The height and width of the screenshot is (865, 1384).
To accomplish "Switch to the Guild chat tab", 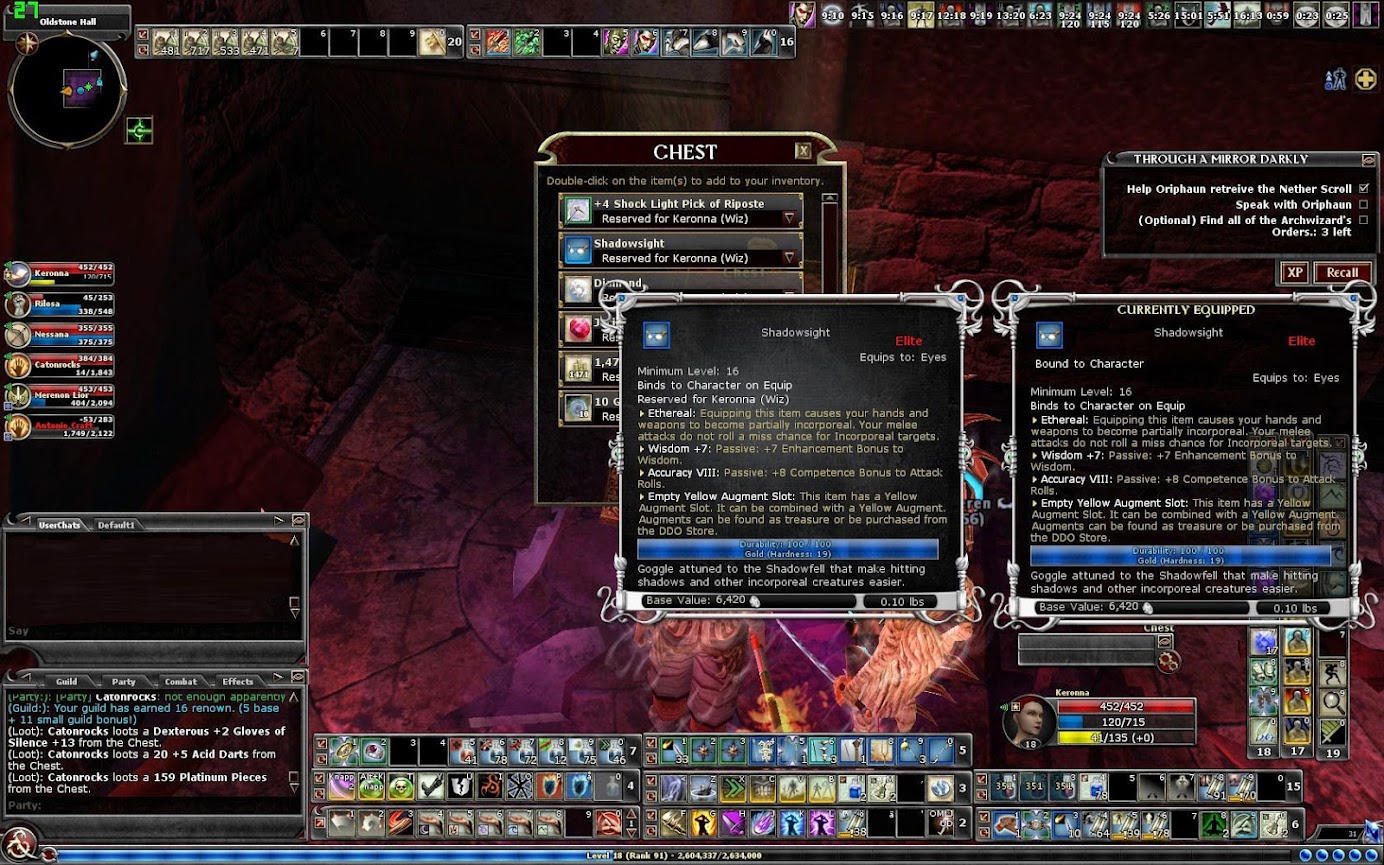I will tap(66, 681).
